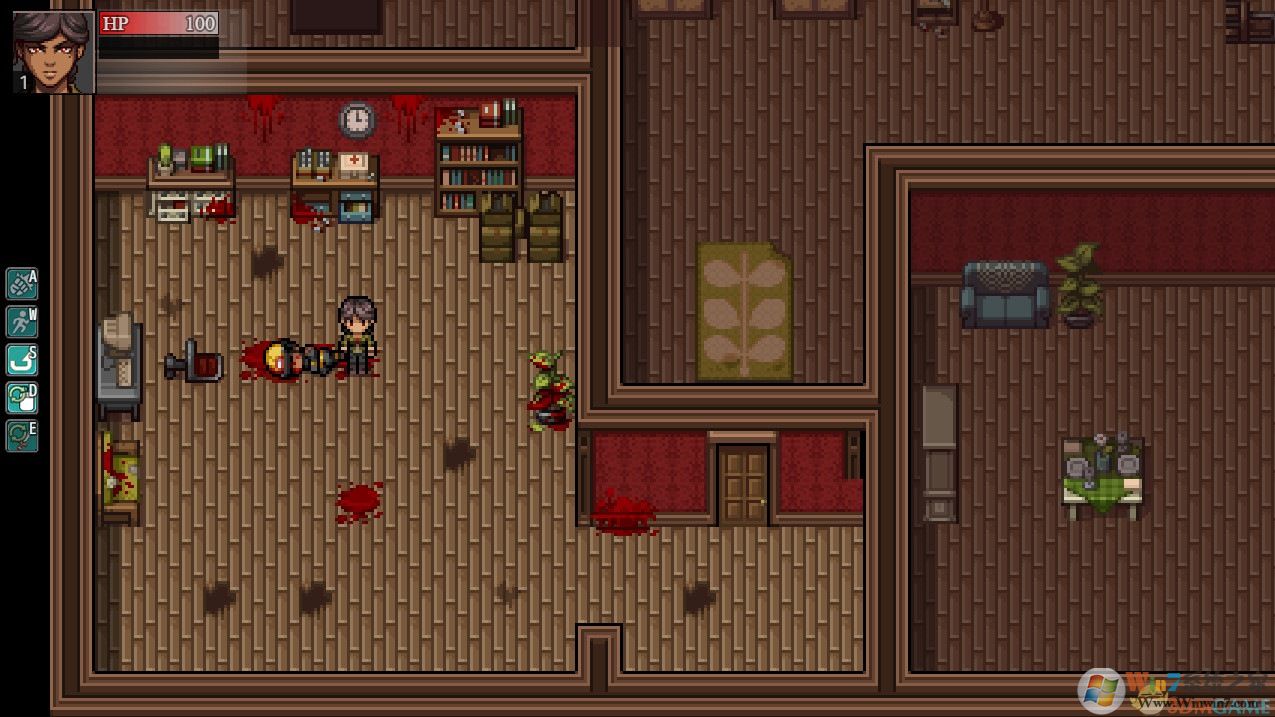Toggle the running figure sprint skill
Screen dimensions: 1275x717
21,322
